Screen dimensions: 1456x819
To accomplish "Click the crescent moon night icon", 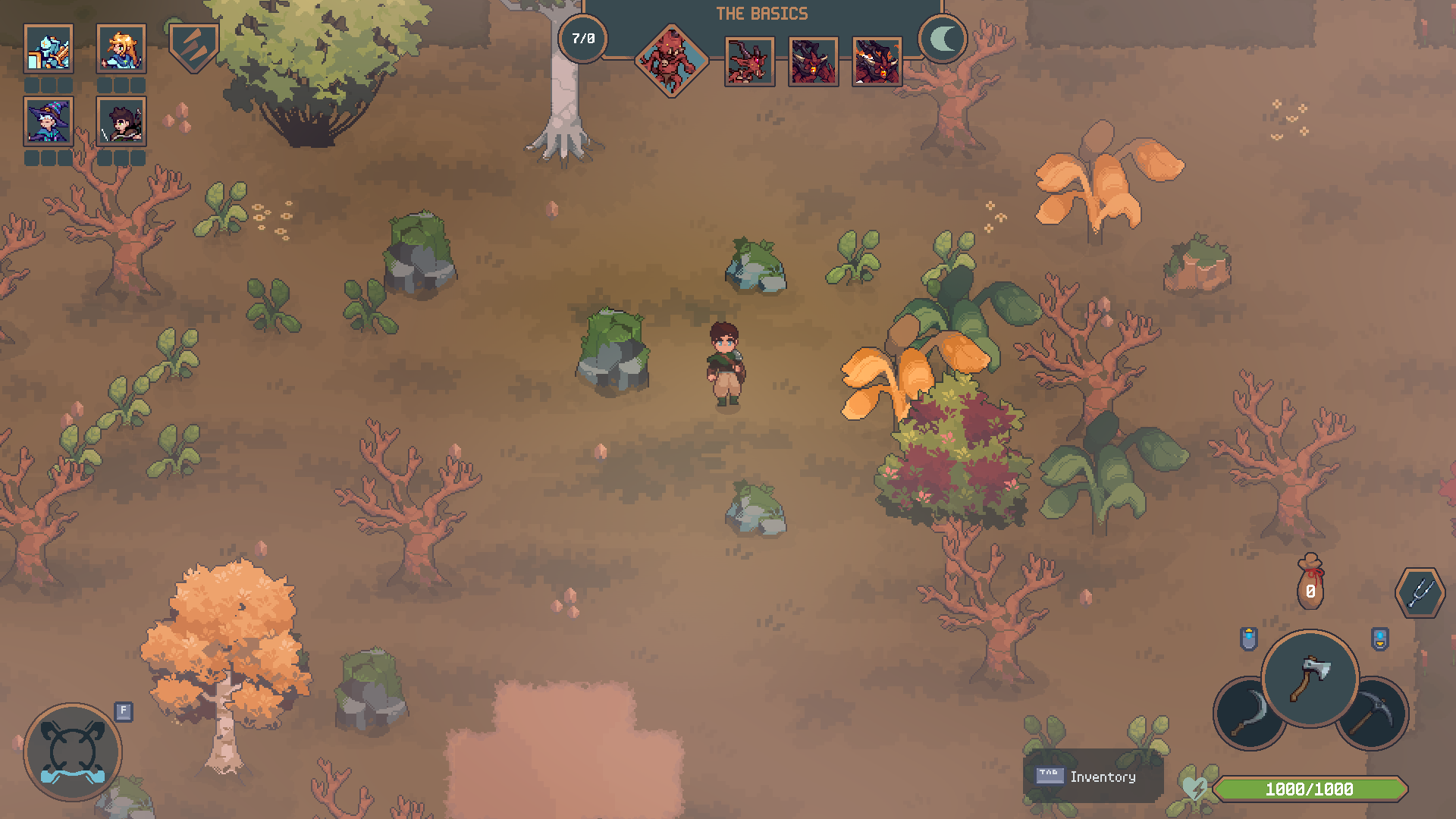I will coord(943,39).
